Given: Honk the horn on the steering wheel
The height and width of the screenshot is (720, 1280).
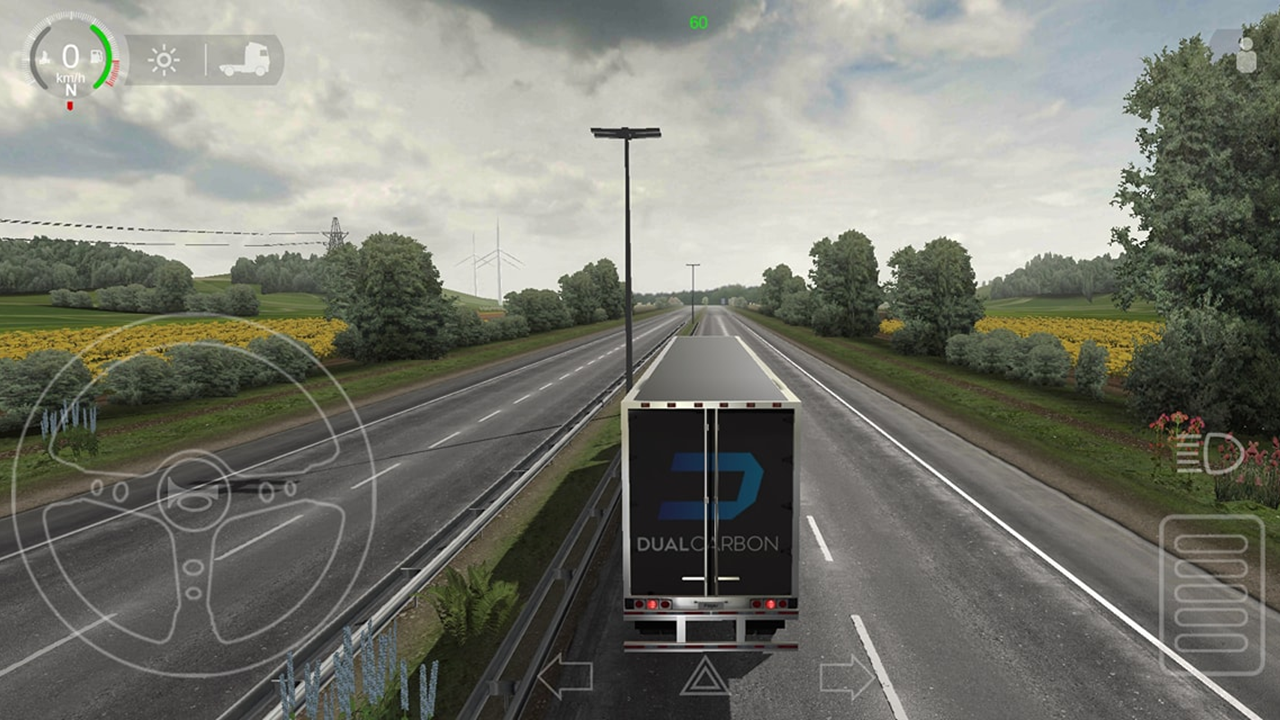Looking at the screenshot, I should click(193, 492).
